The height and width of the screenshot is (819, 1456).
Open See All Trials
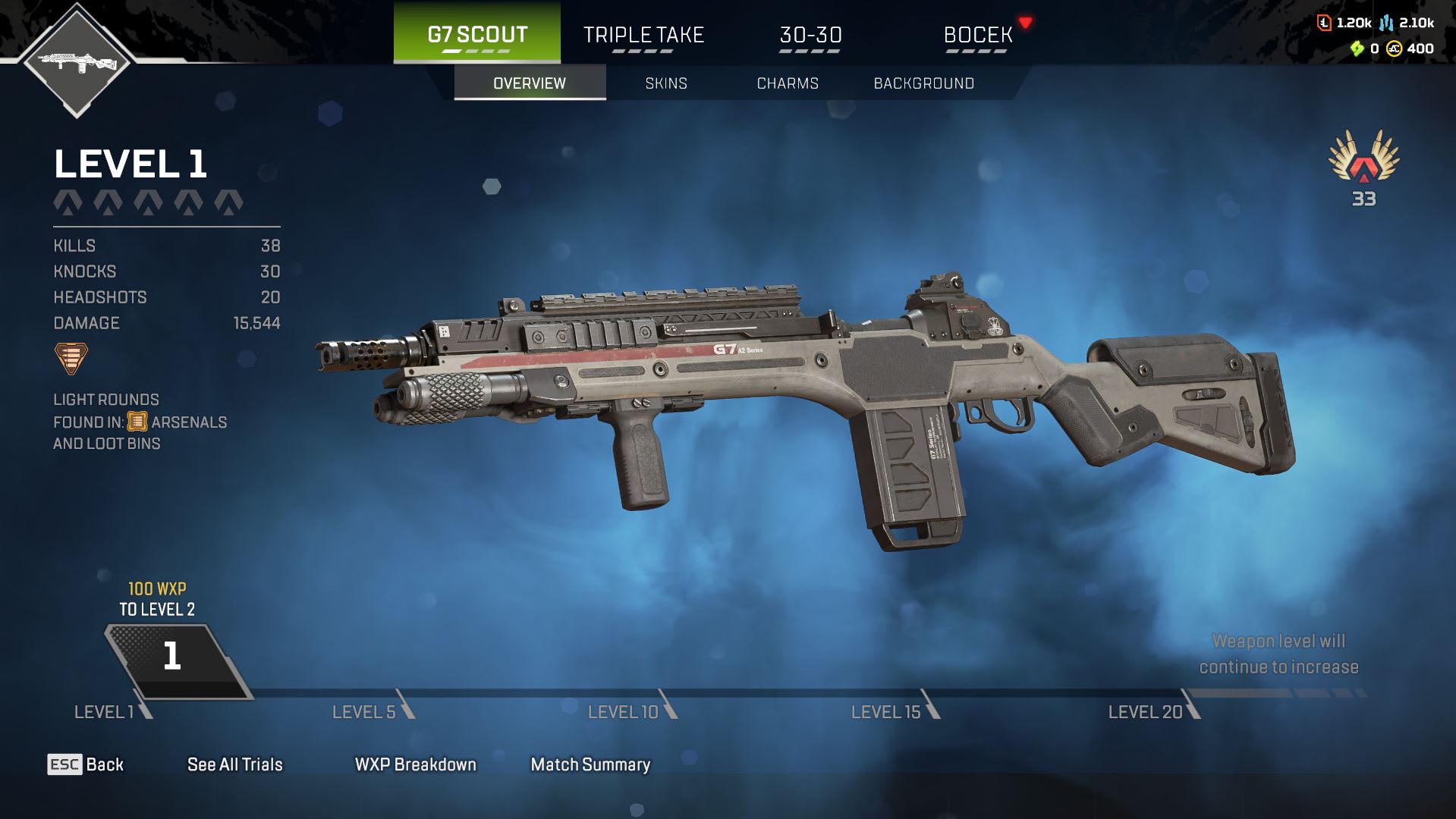(235, 764)
